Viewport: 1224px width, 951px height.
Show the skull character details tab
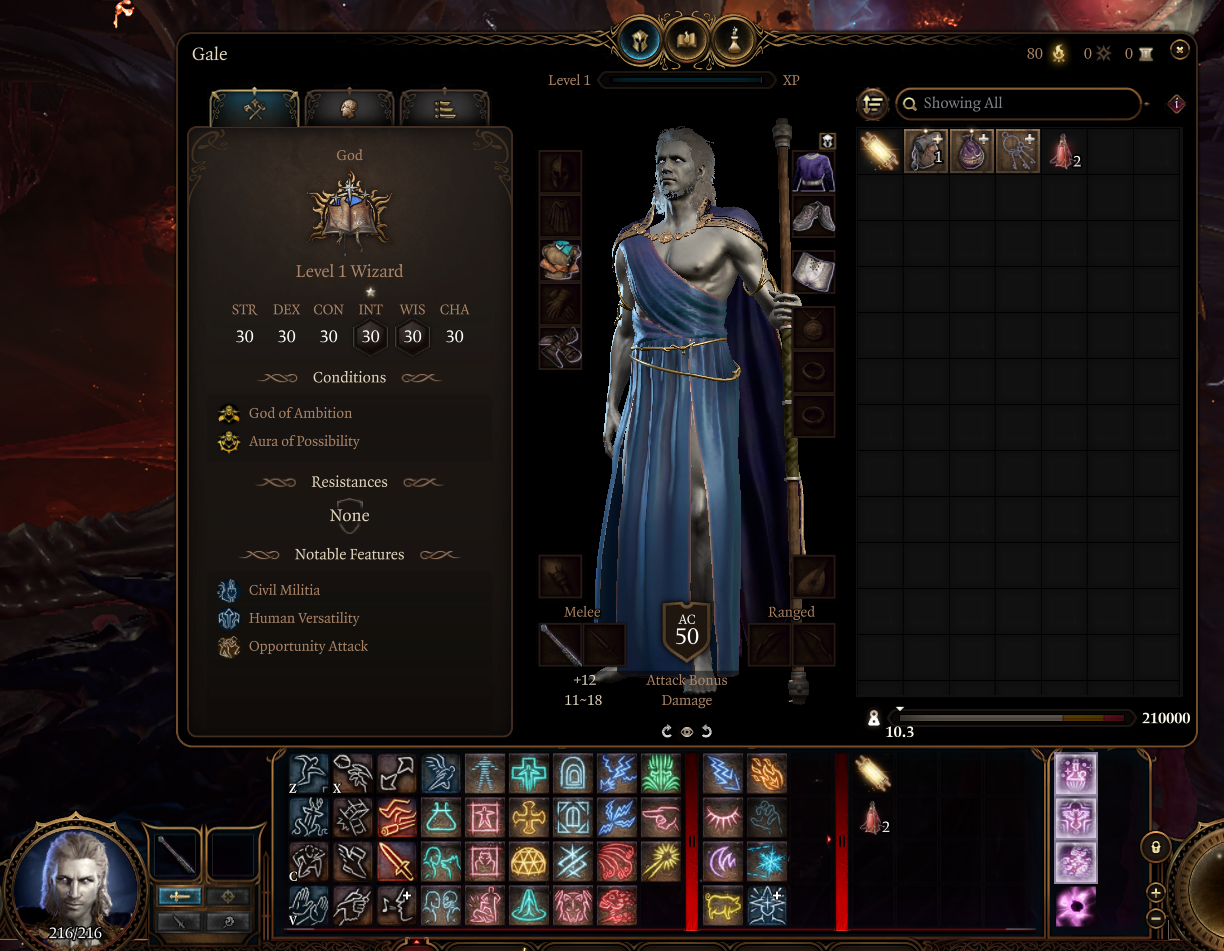pyautogui.click(x=349, y=108)
